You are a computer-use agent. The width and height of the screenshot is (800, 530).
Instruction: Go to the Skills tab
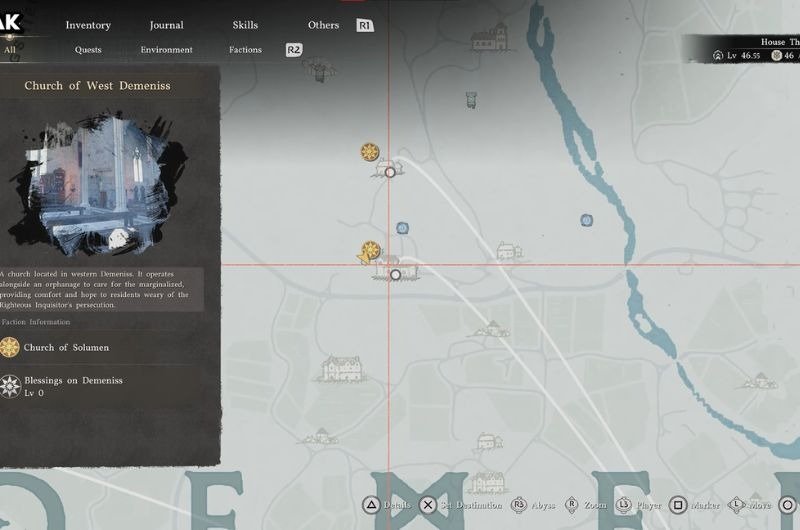pos(245,25)
